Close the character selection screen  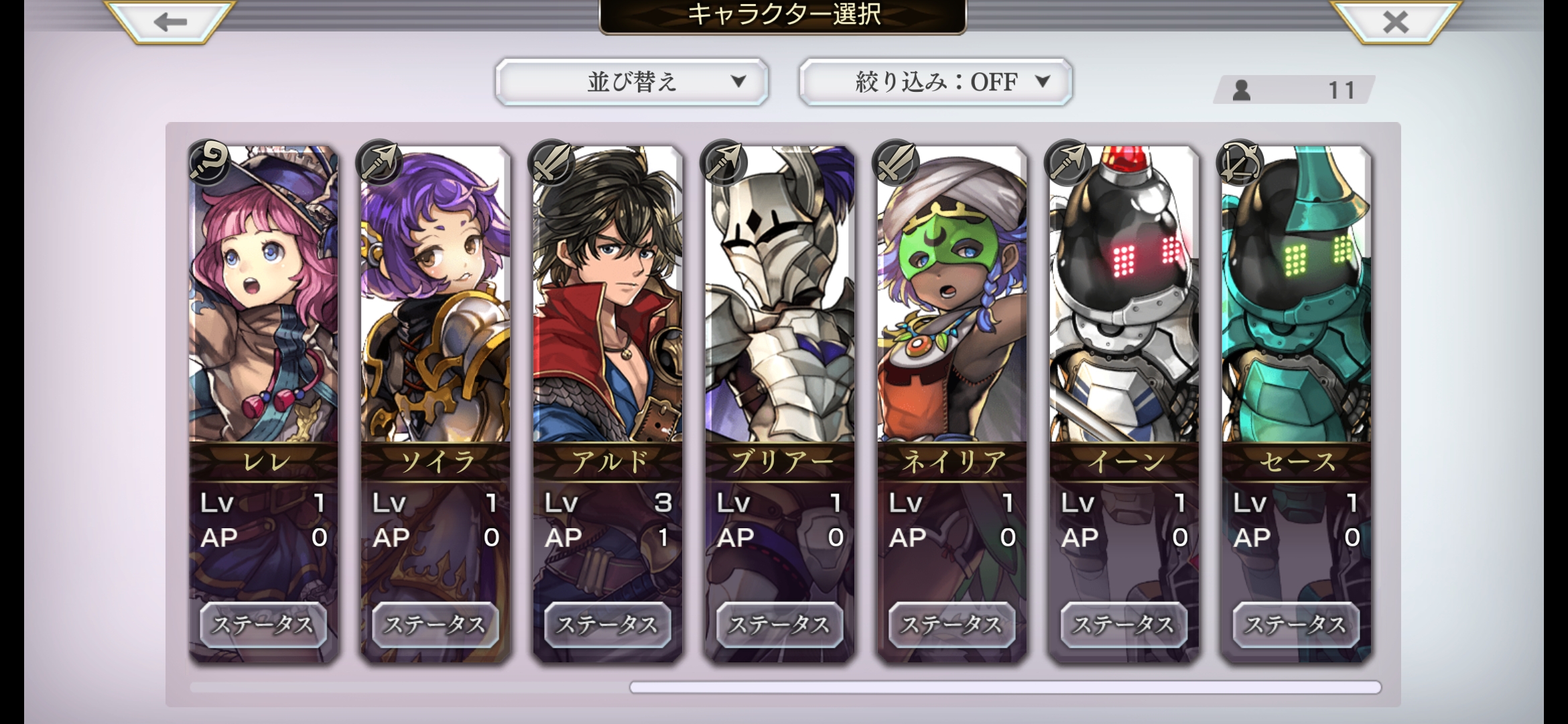tap(1396, 22)
